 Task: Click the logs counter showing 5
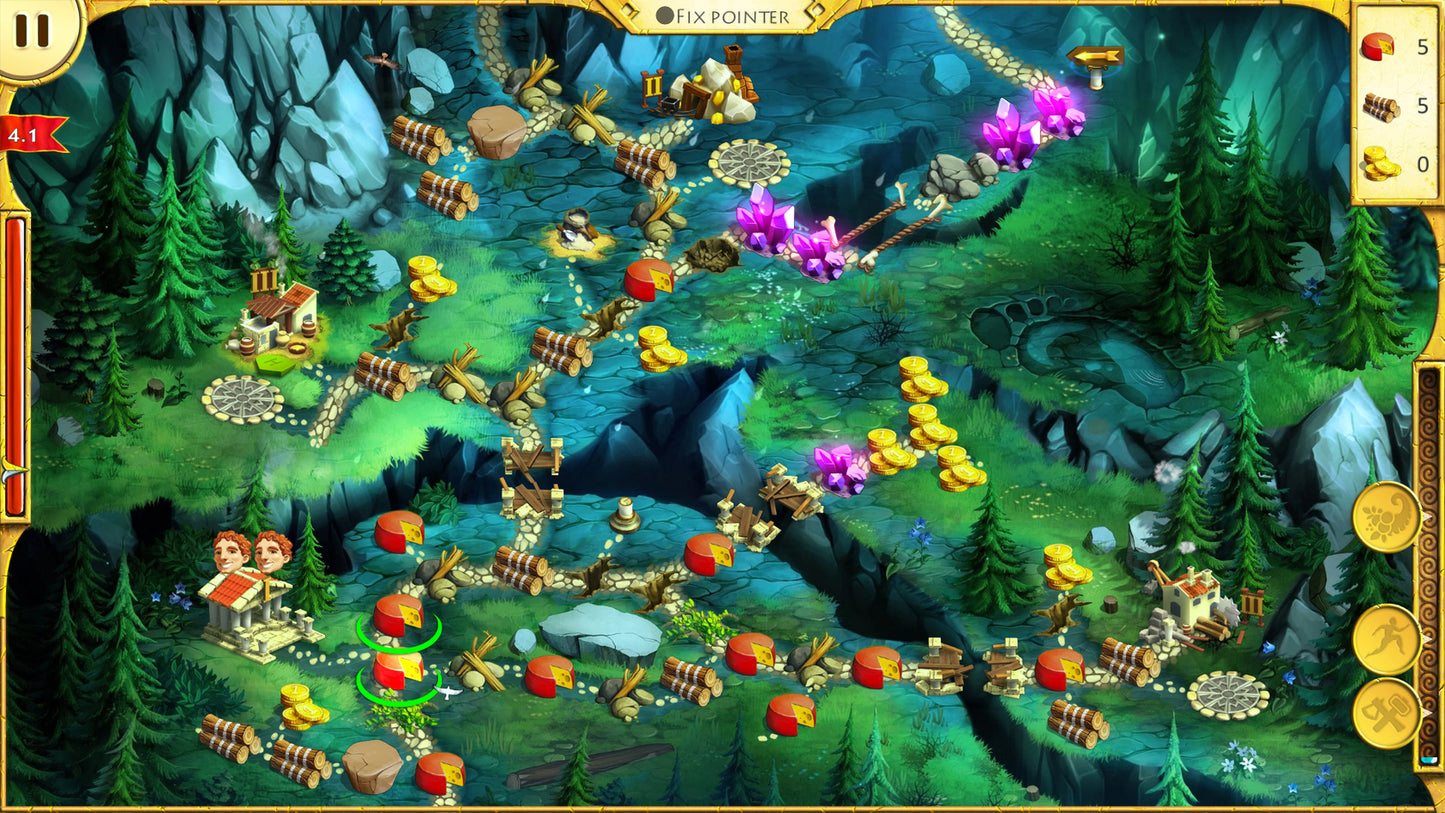point(1398,106)
